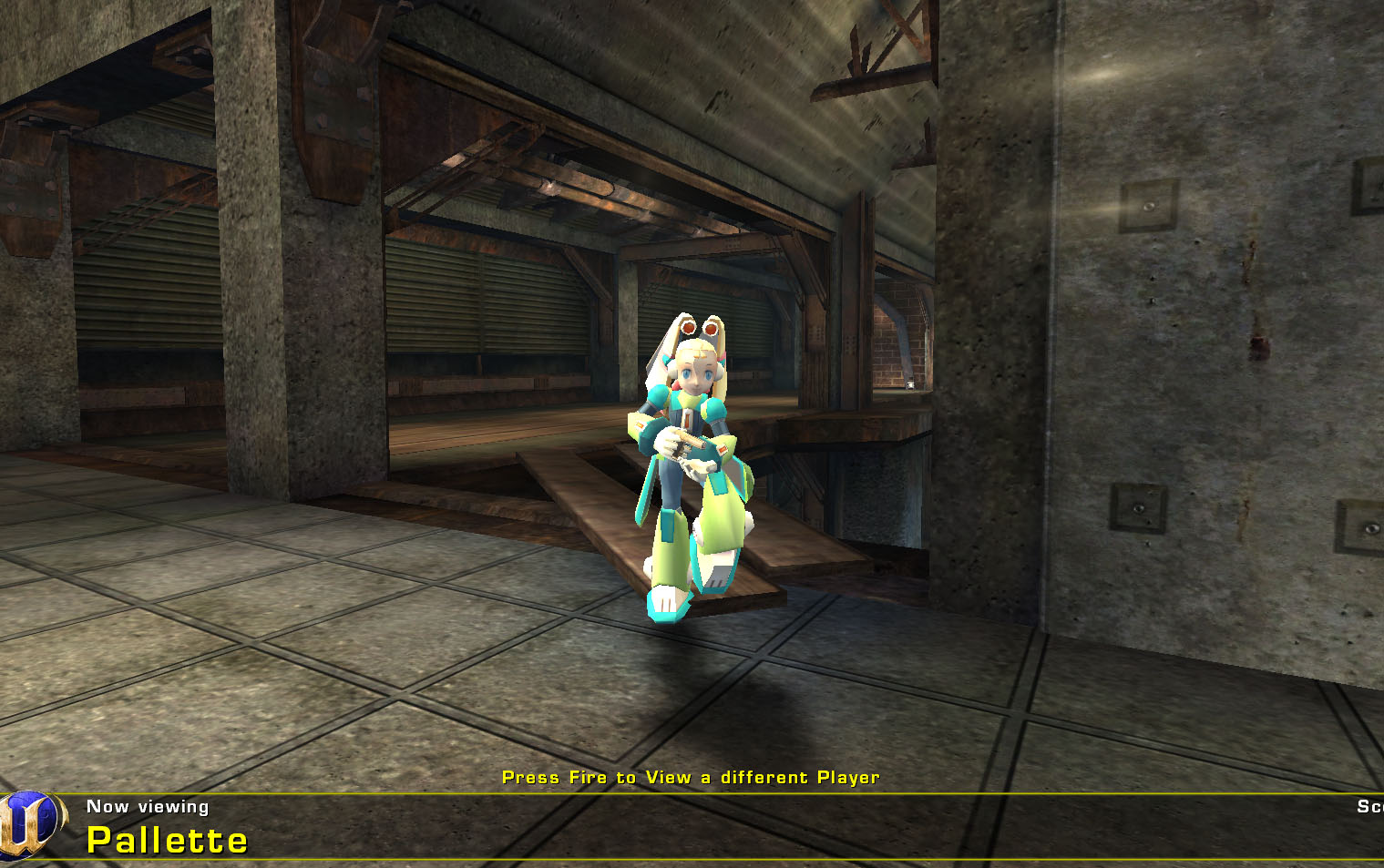Toggle view by pressing the Fire prompt text
The image size is (1384, 868).
click(690, 777)
